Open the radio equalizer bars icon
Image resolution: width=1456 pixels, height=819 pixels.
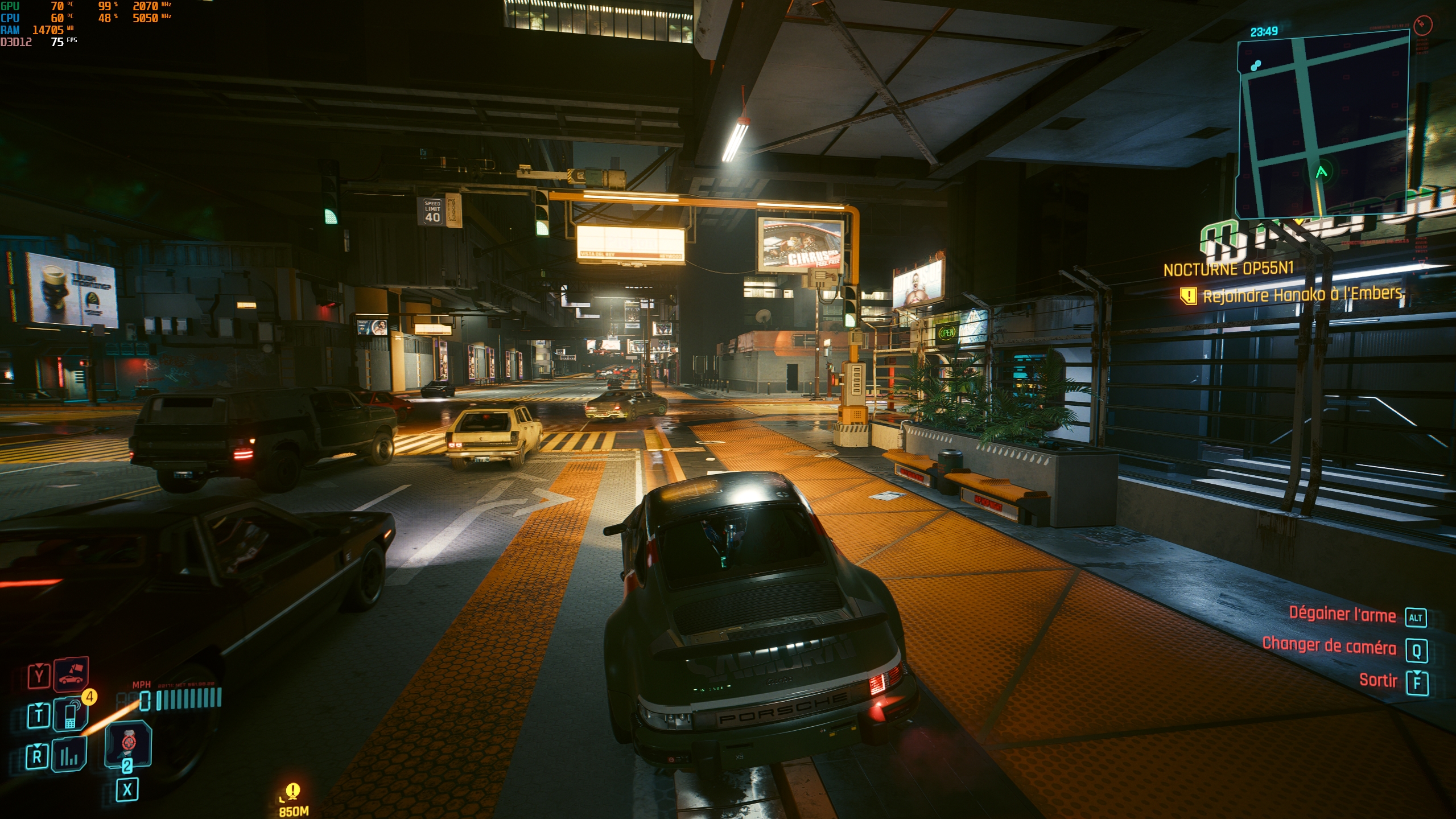(69, 755)
